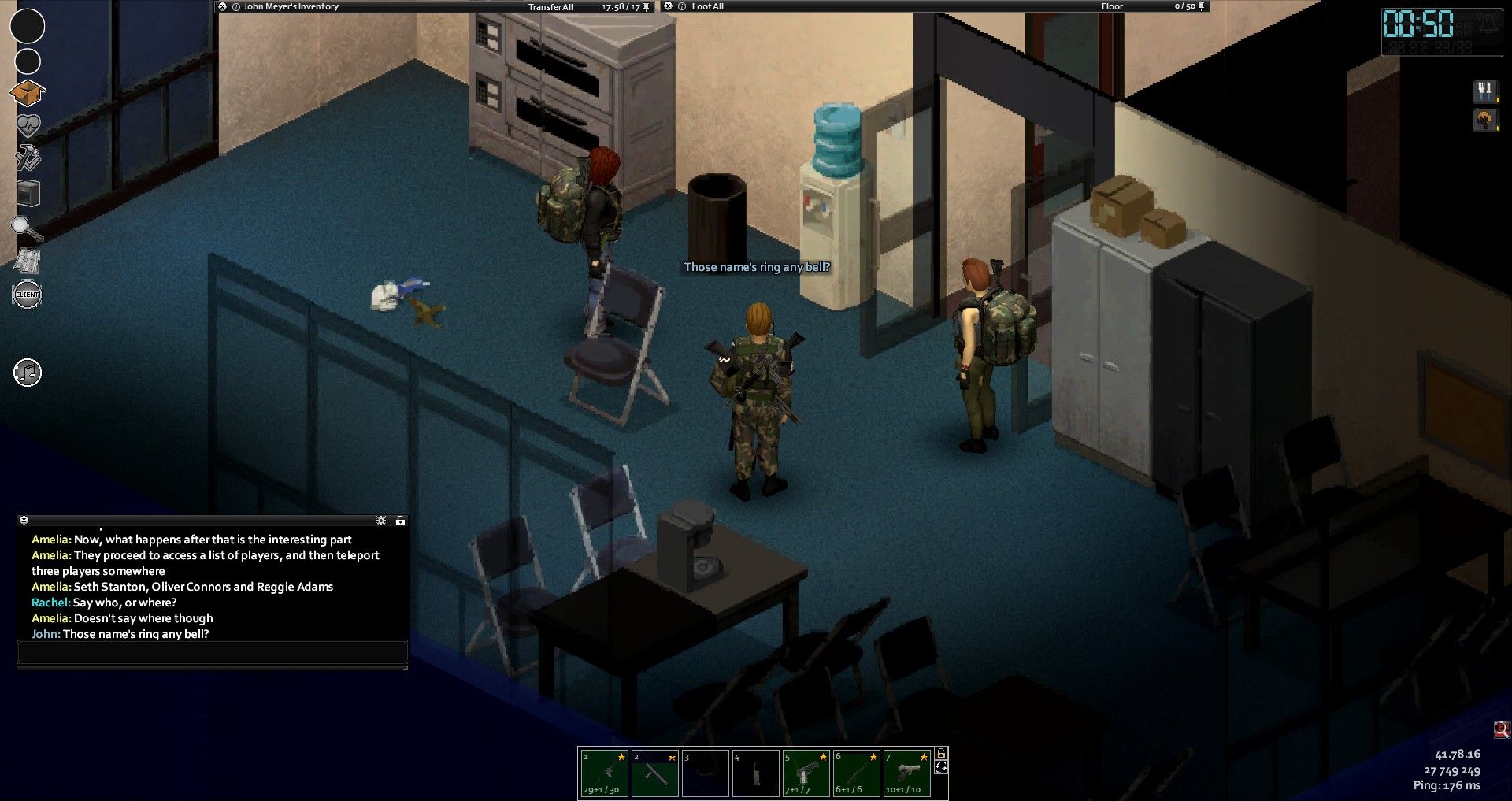Click the chat text input box
This screenshot has height=801, width=1512.
213,652
